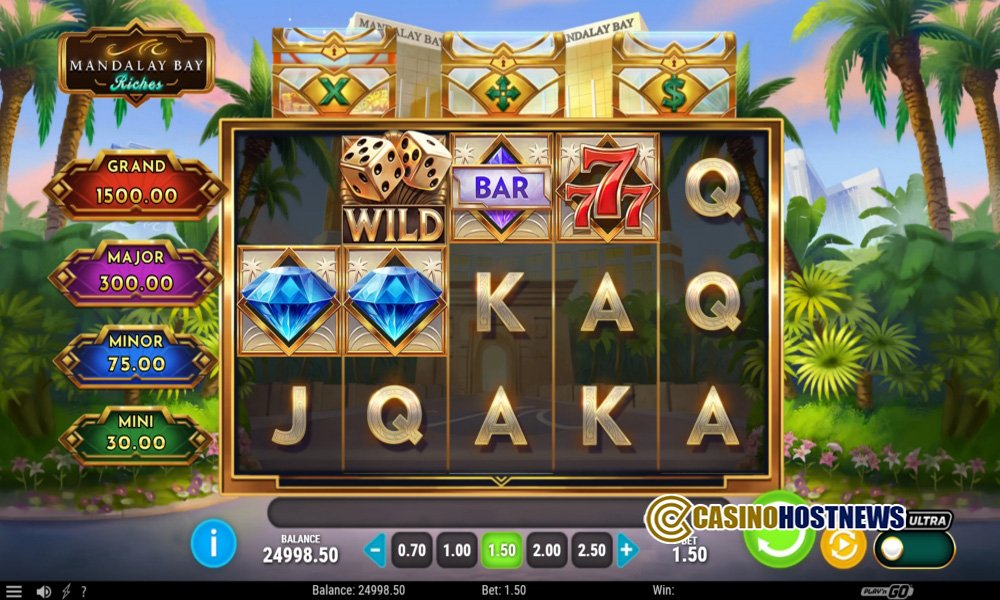Spin the reels with the green button
Screen dimensions: 1000x600
tap(780, 545)
